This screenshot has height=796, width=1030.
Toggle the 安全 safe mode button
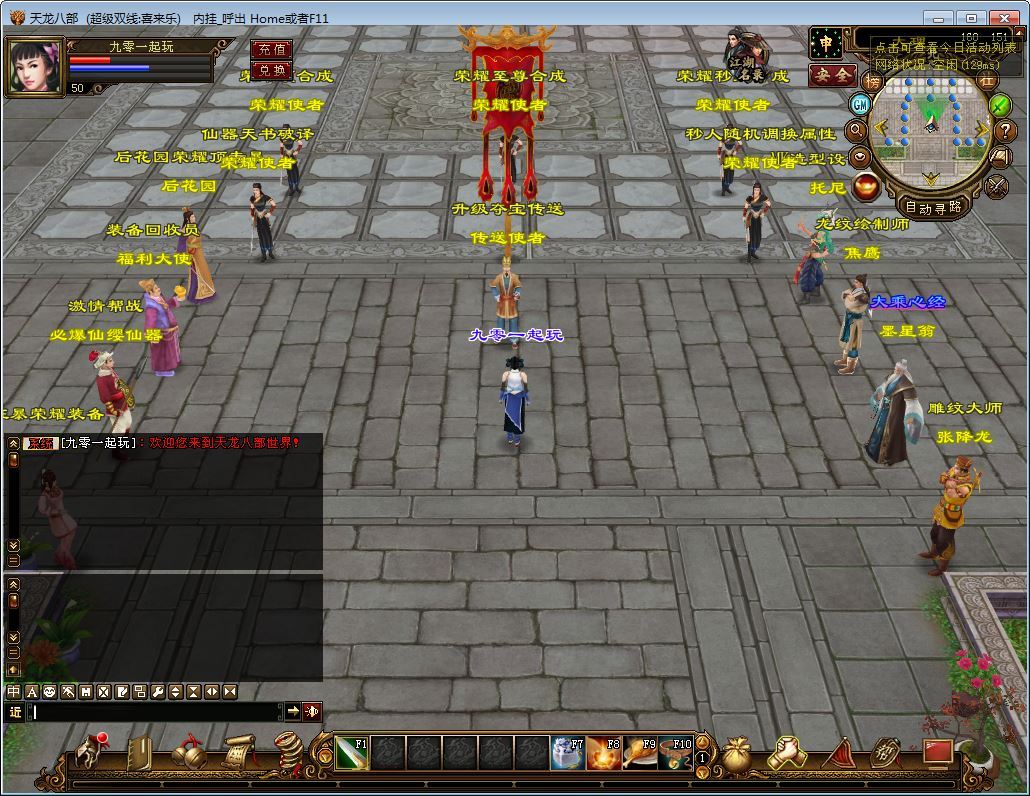point(832,75)
